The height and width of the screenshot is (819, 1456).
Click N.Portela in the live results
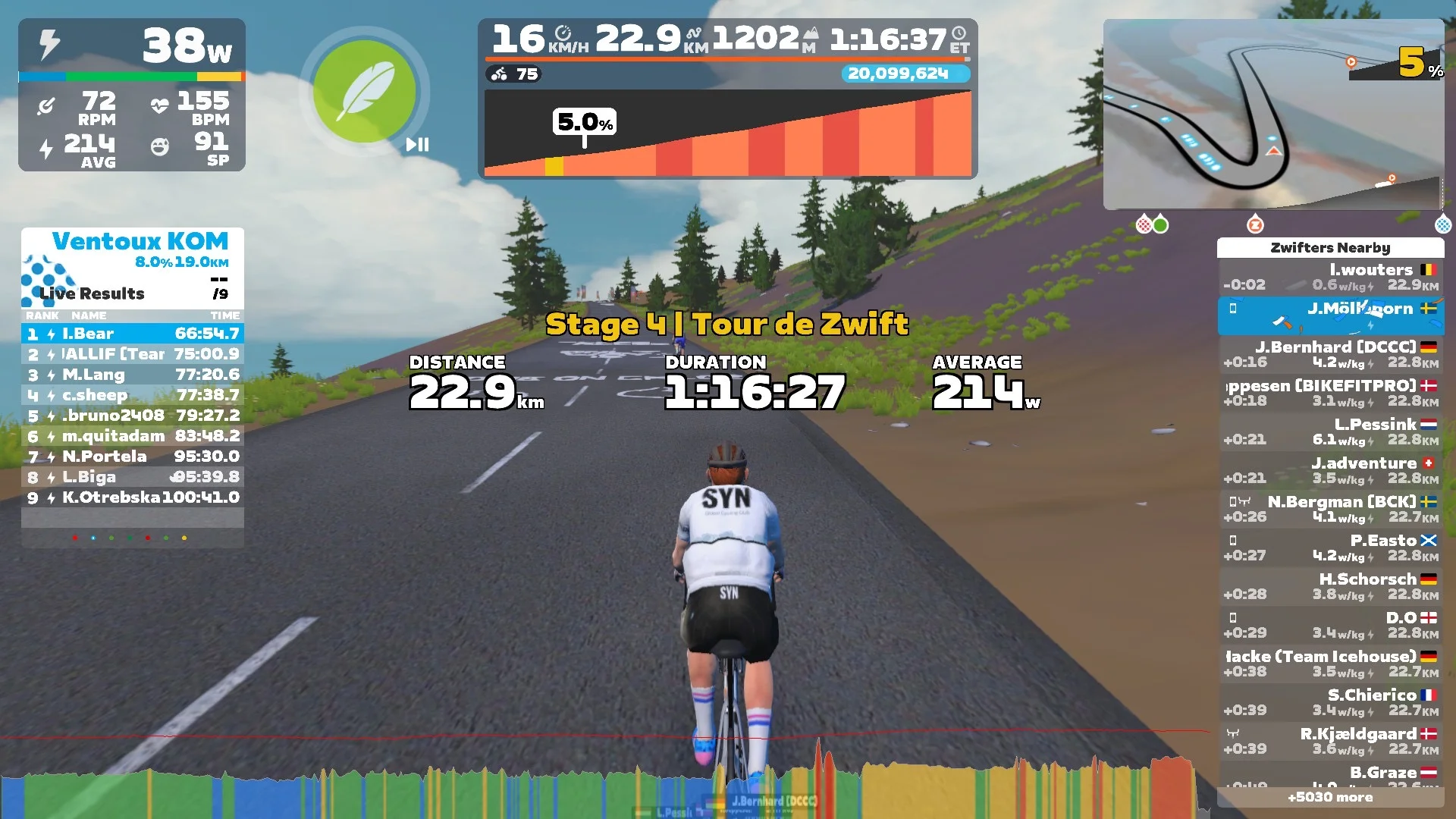(133, 457)
